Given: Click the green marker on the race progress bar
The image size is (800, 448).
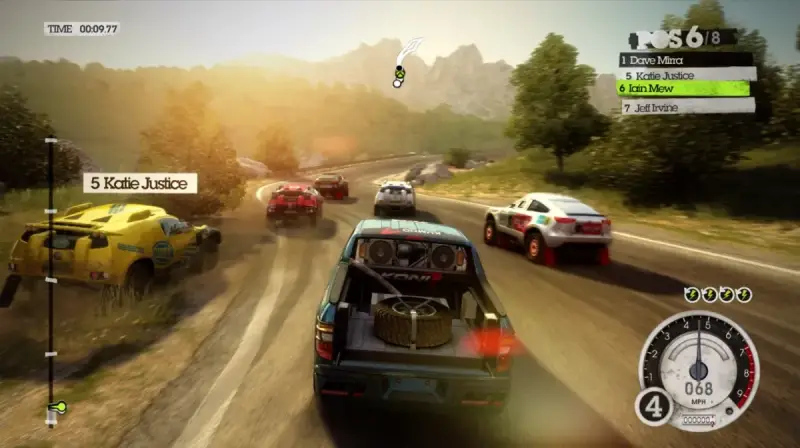Looking at the screenshot, I should [56, 407].
